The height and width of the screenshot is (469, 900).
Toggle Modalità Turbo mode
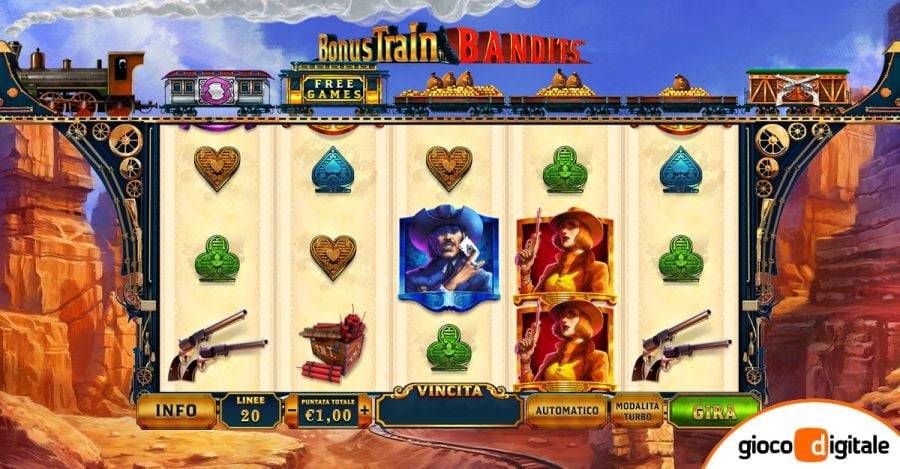tap(637, 410)
